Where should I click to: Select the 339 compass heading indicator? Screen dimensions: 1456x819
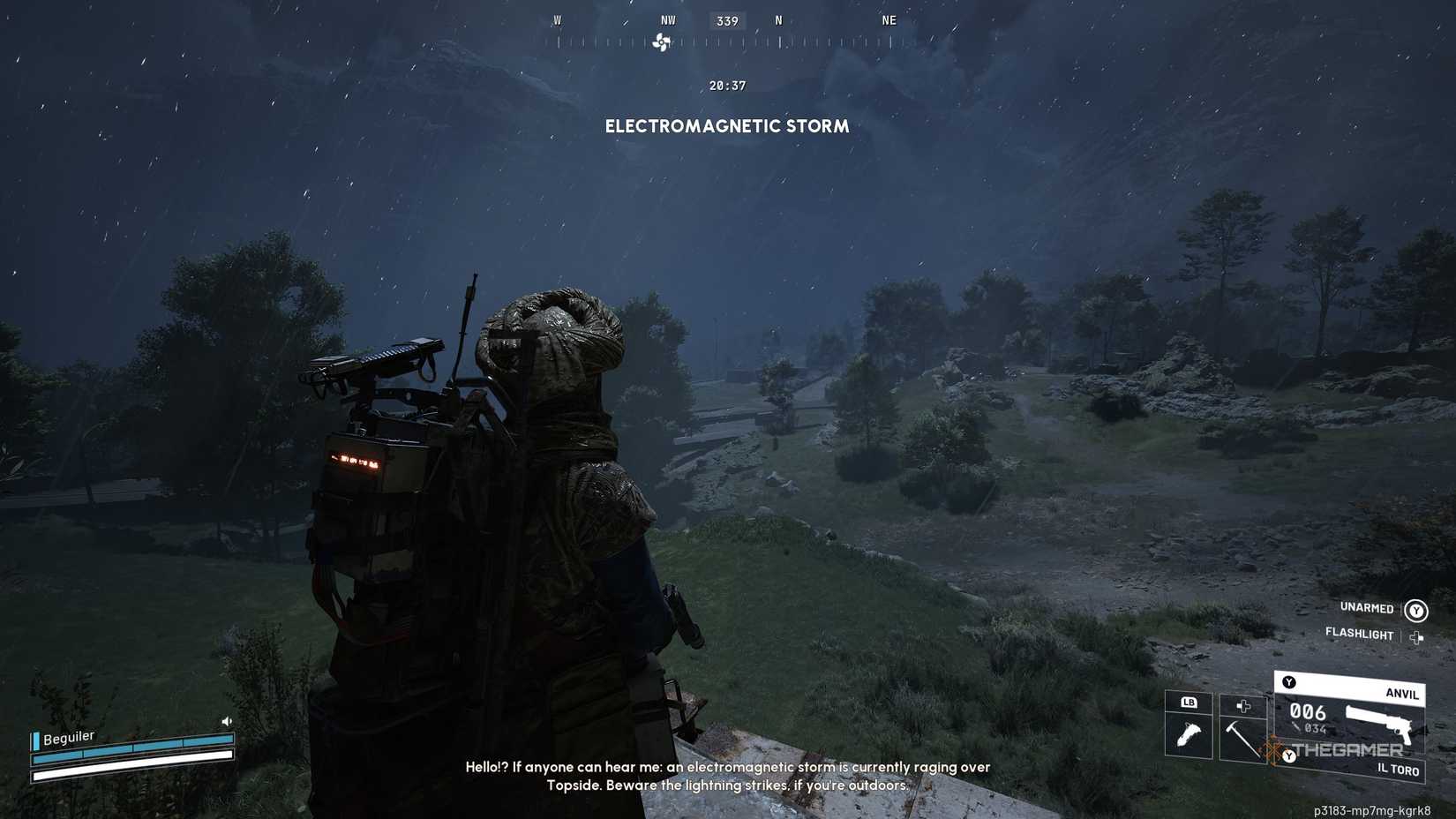click(726, 20)
